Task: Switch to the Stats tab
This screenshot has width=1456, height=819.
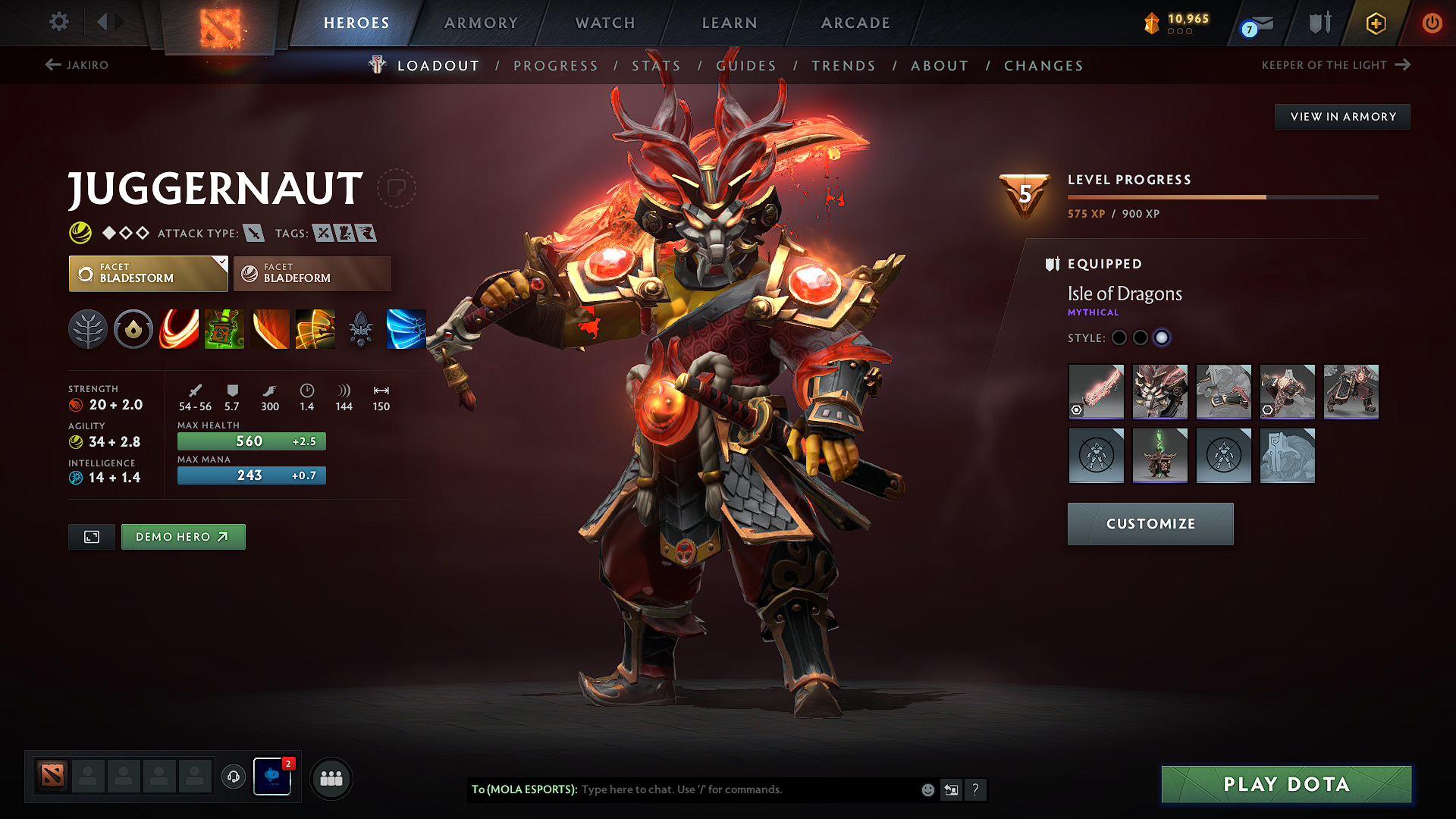Action: pyautogui.click(x=657, y=65)
